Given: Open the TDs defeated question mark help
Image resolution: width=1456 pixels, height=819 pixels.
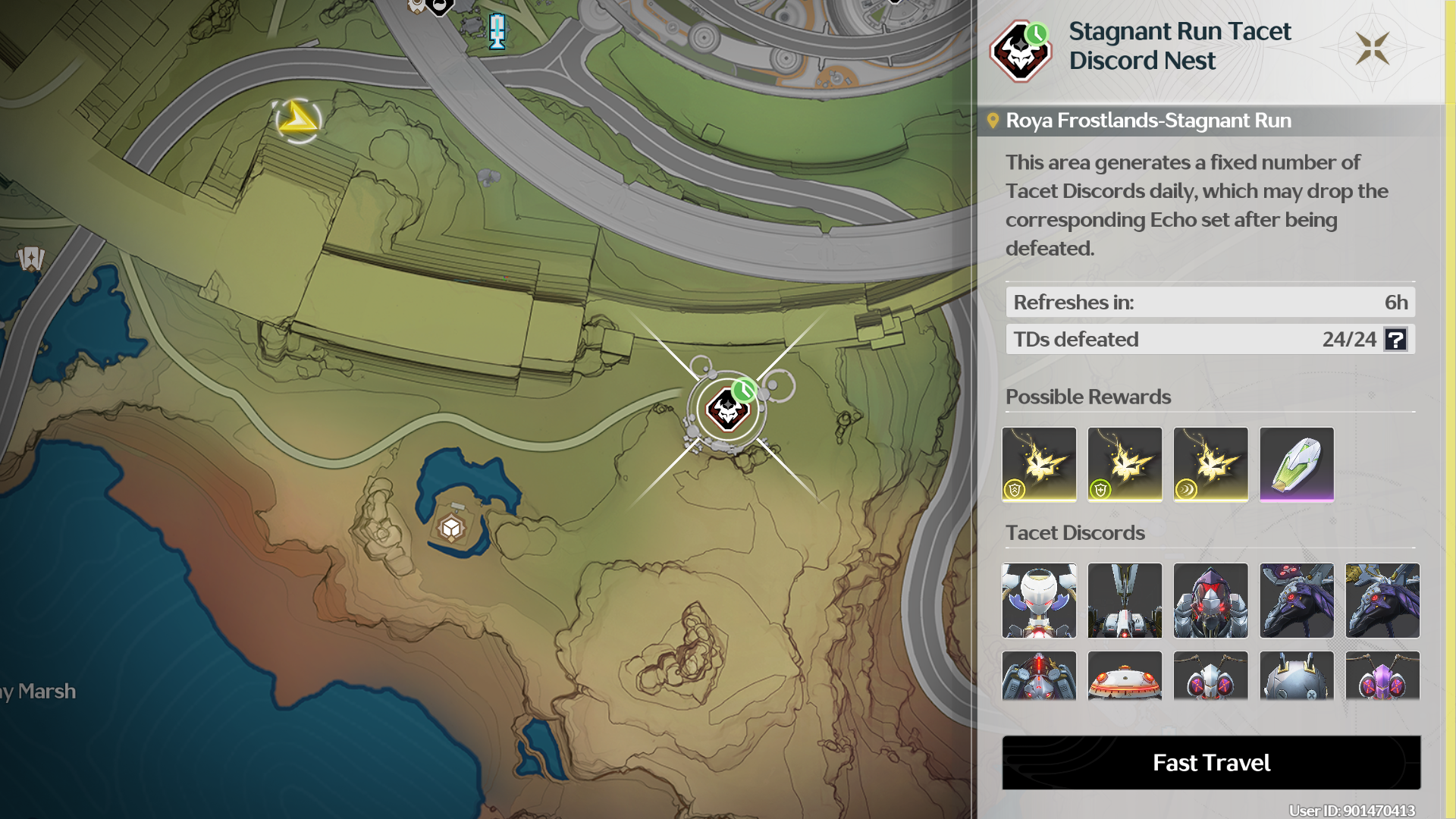Looking at the screenshot, I should click(1395, 339).
